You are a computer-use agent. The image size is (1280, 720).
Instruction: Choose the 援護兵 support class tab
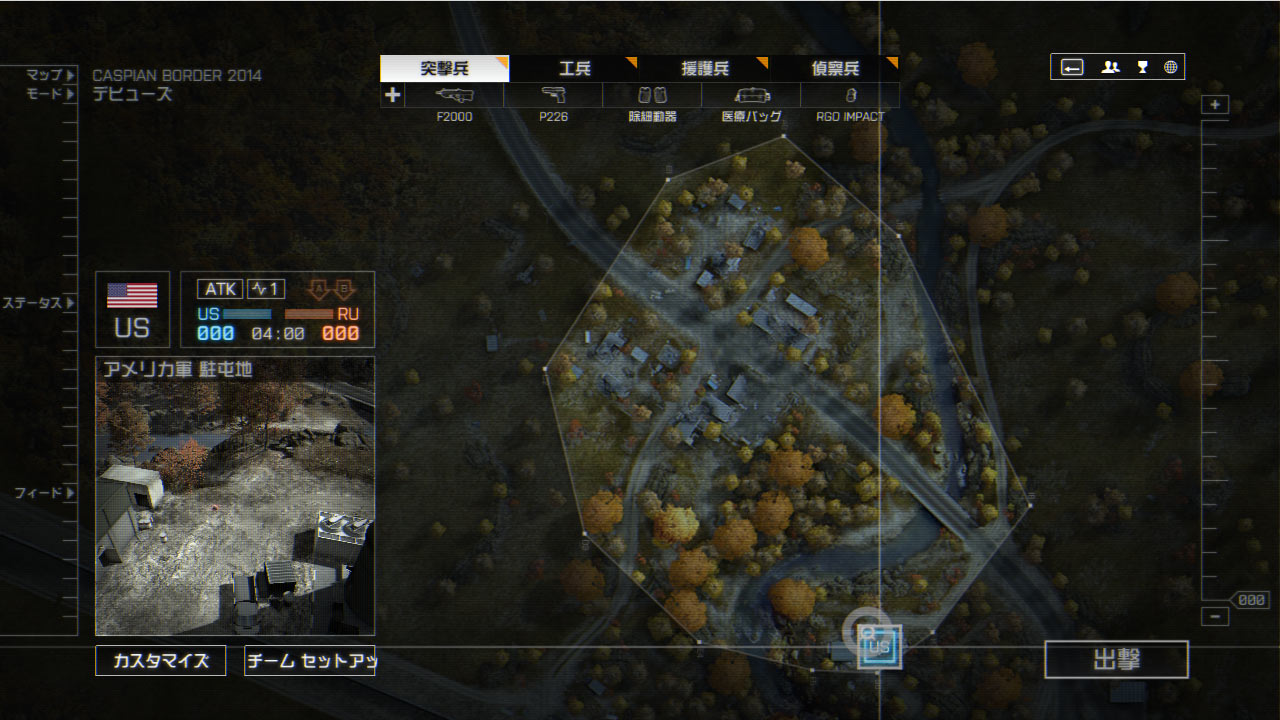[x=704, y=69]
